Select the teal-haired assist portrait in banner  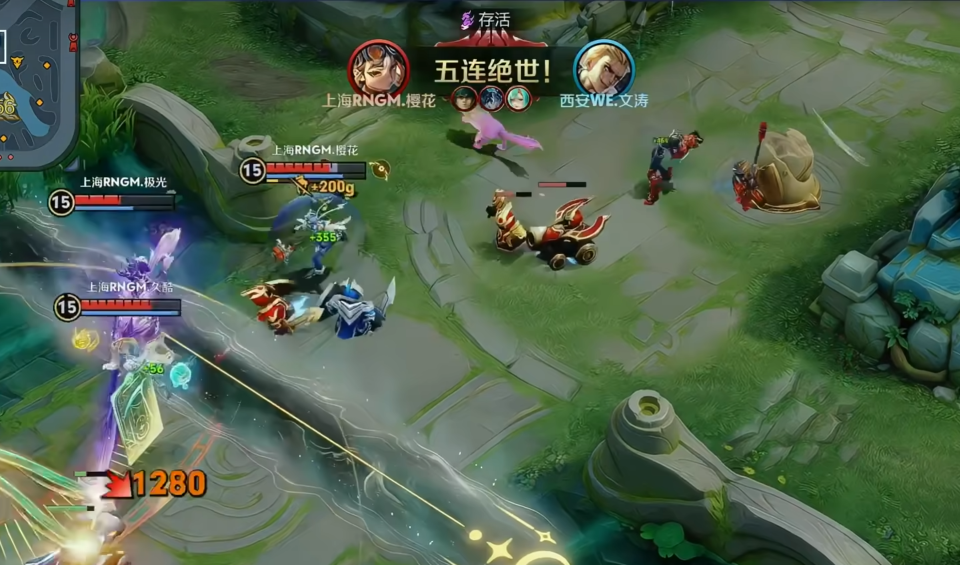pyautogui.click(x=516, y=98)
